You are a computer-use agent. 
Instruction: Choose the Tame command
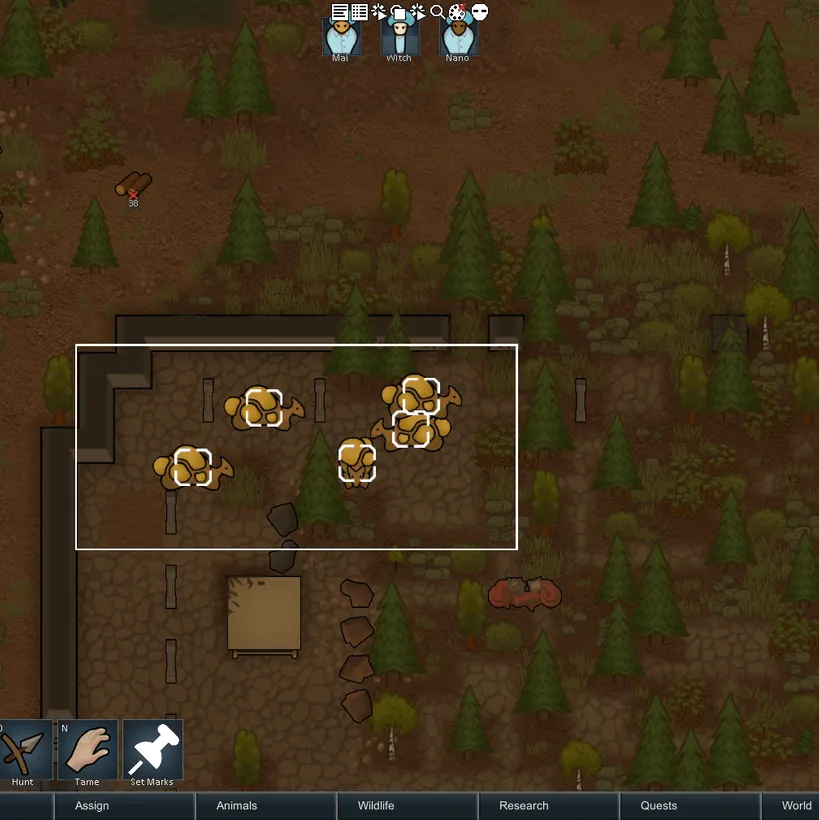87,750
